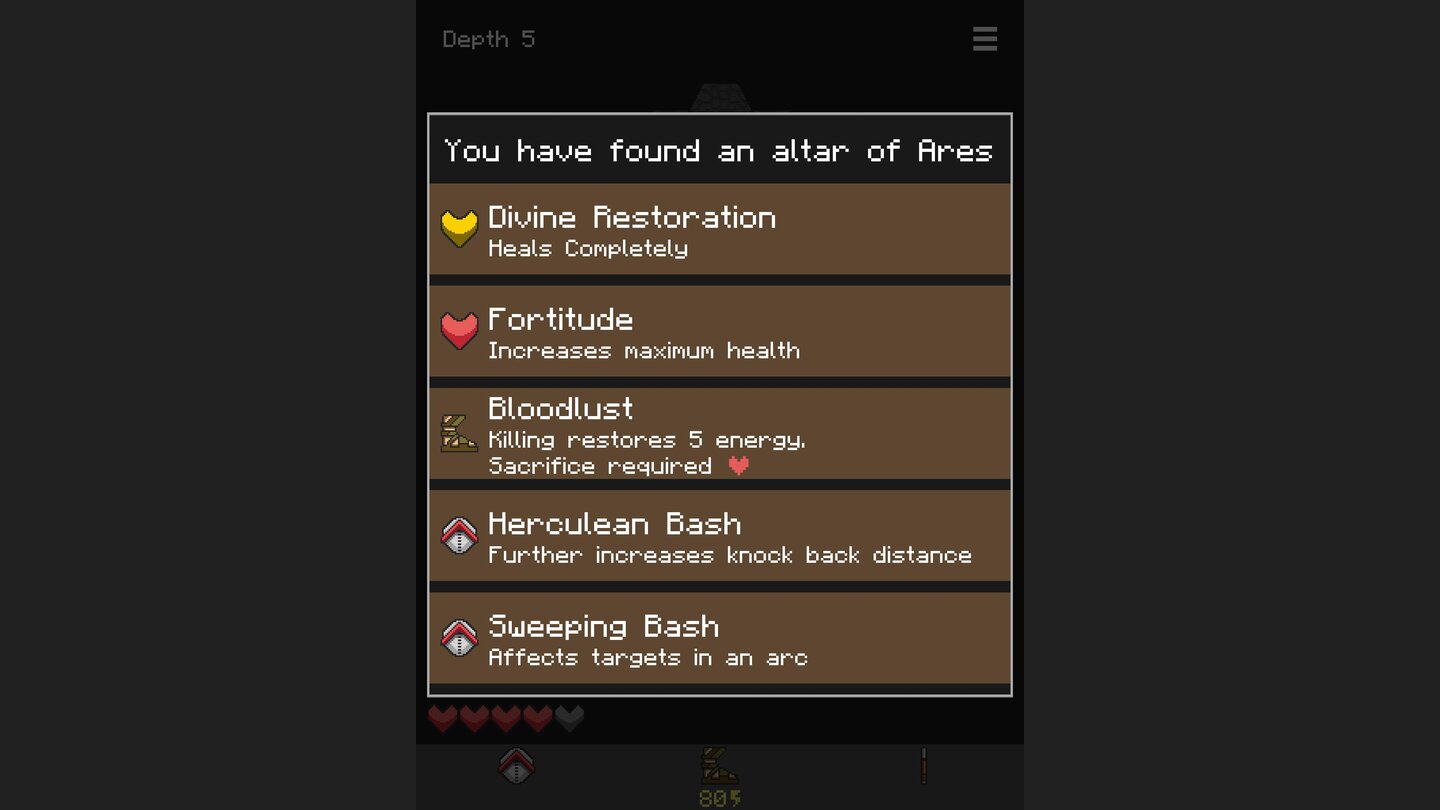Viewport: 1440px width, 810px height.
Task: Click the boots icon above the 805 counter
Action: 719,764
